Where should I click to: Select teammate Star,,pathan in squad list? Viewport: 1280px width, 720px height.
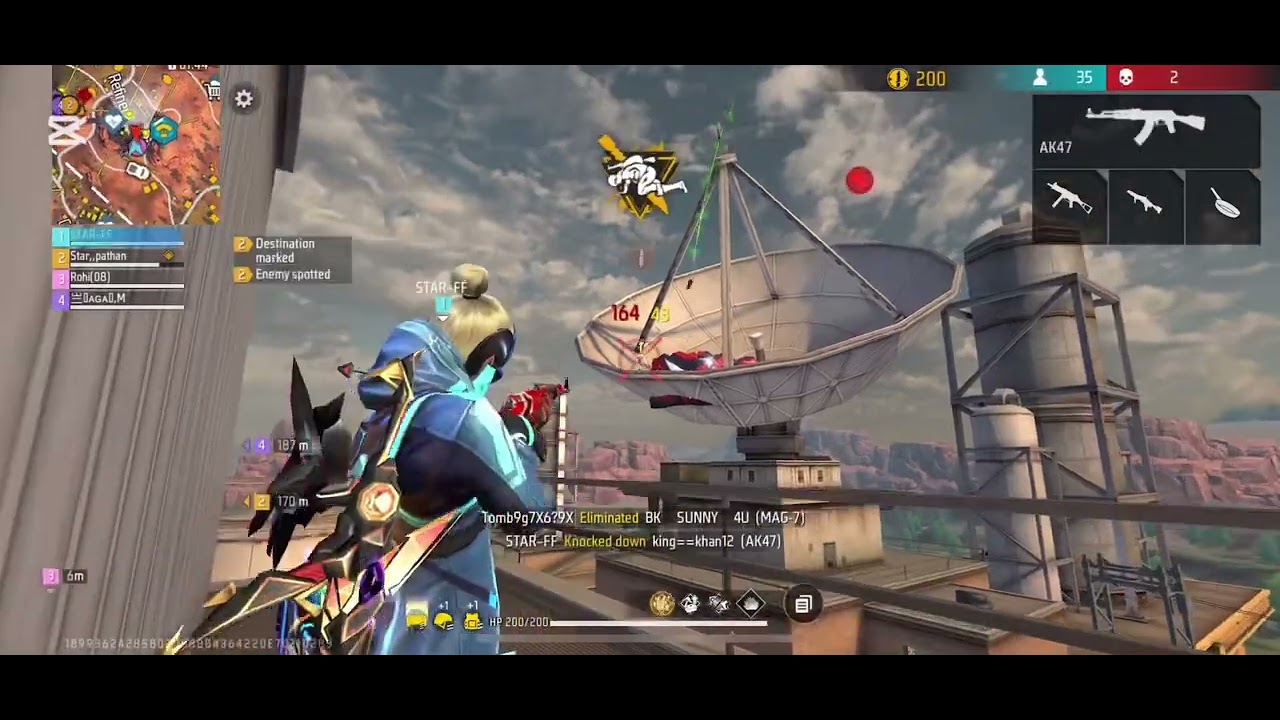coord(120,257)
